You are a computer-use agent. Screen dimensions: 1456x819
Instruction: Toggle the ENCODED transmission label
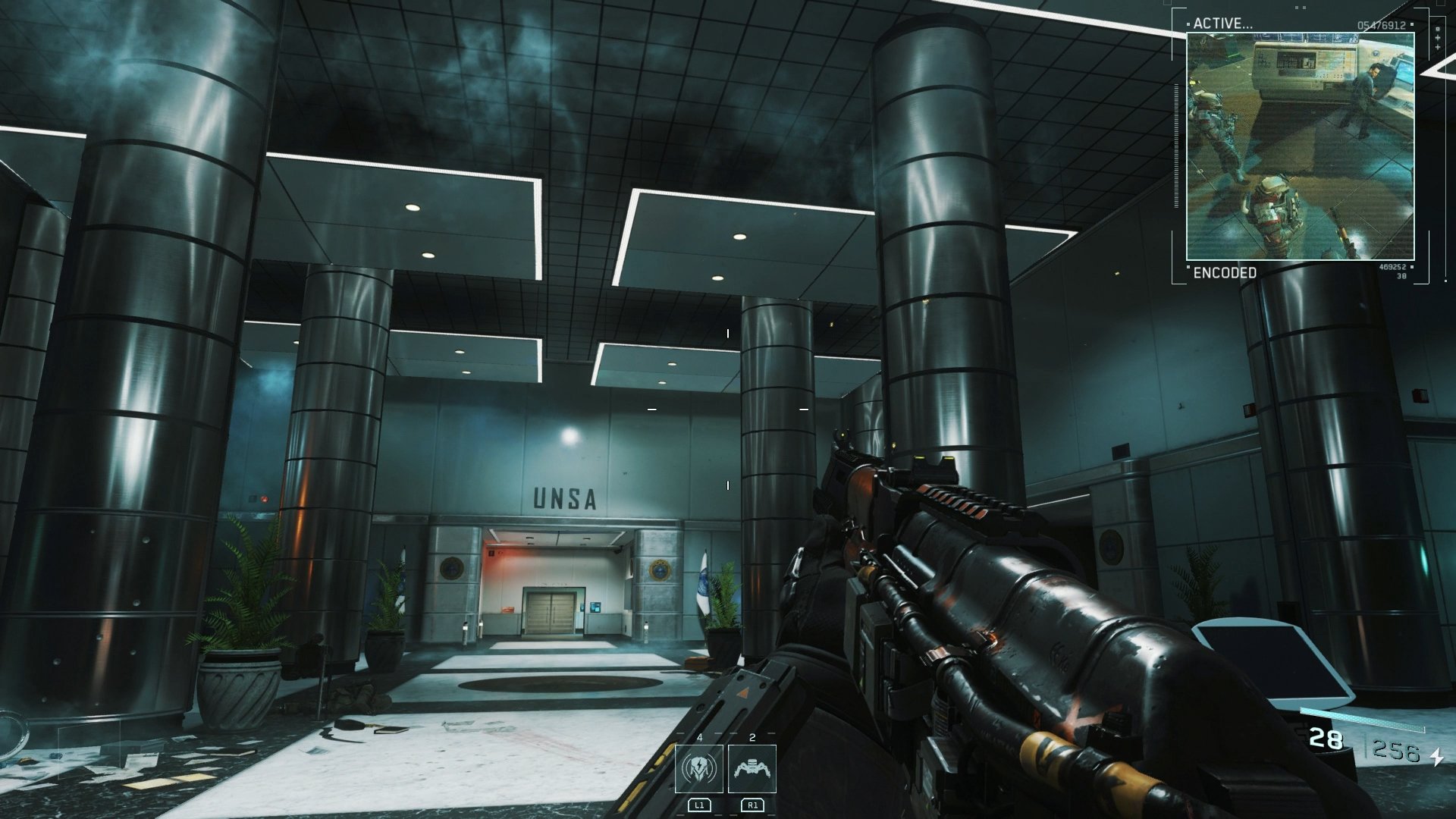(x=1224, y=272)
